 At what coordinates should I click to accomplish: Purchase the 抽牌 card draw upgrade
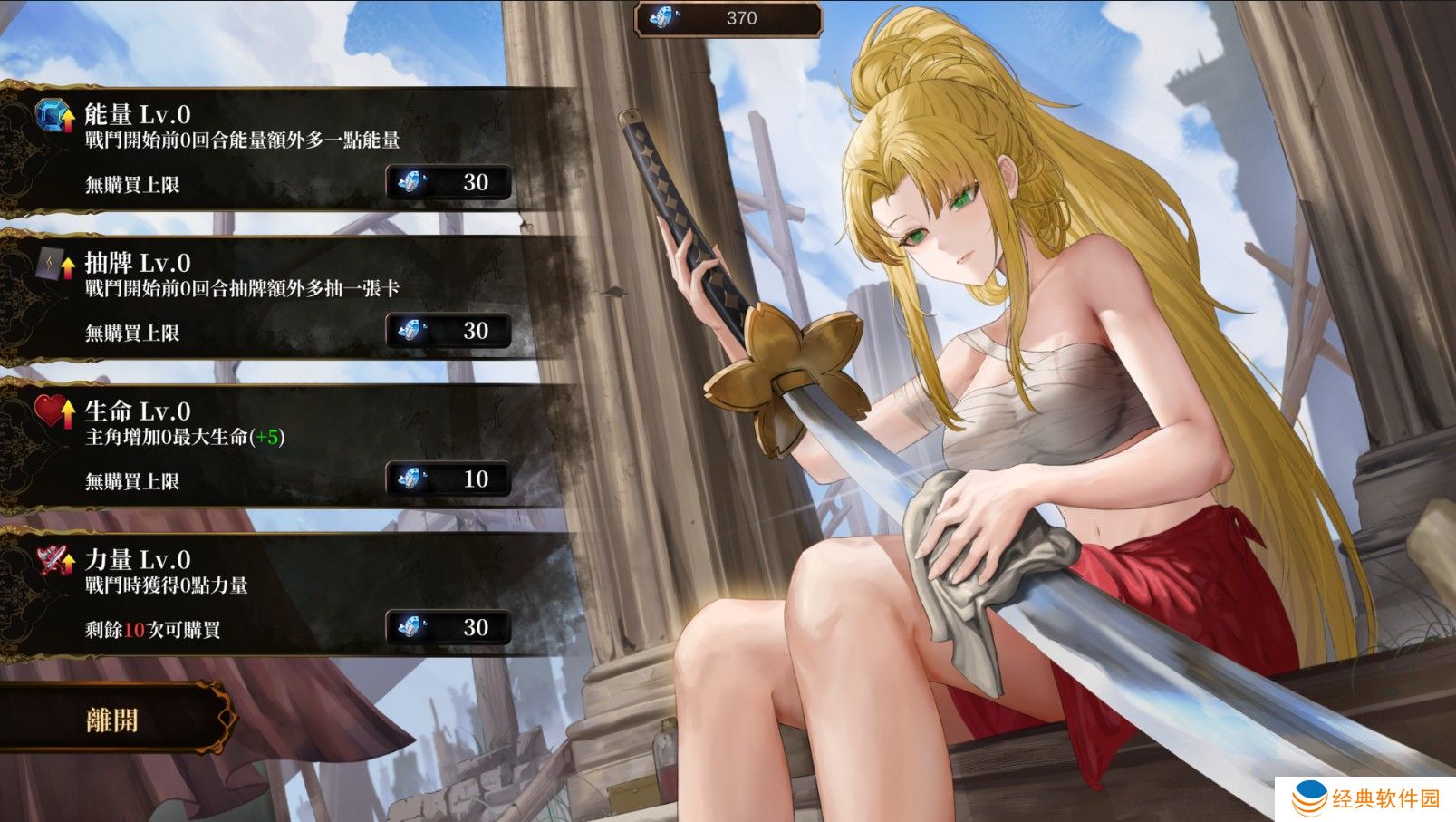448,332
